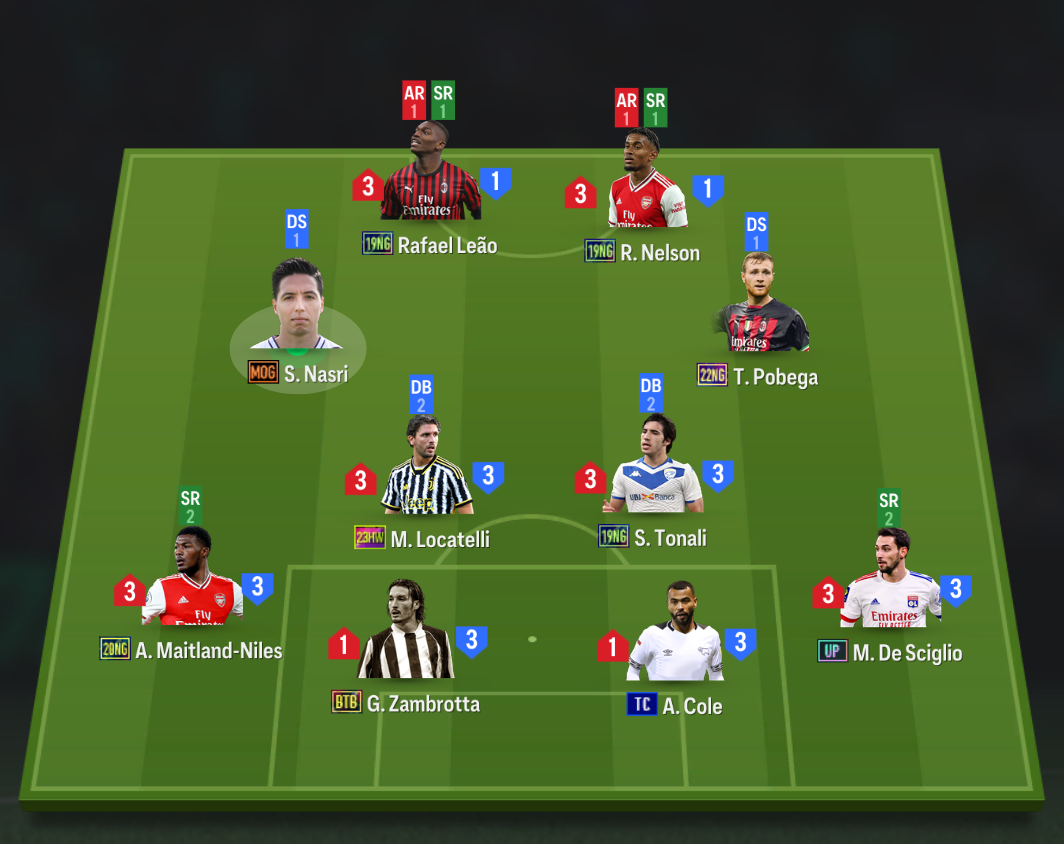Select the Rafael Leão player card

(430, 180)
